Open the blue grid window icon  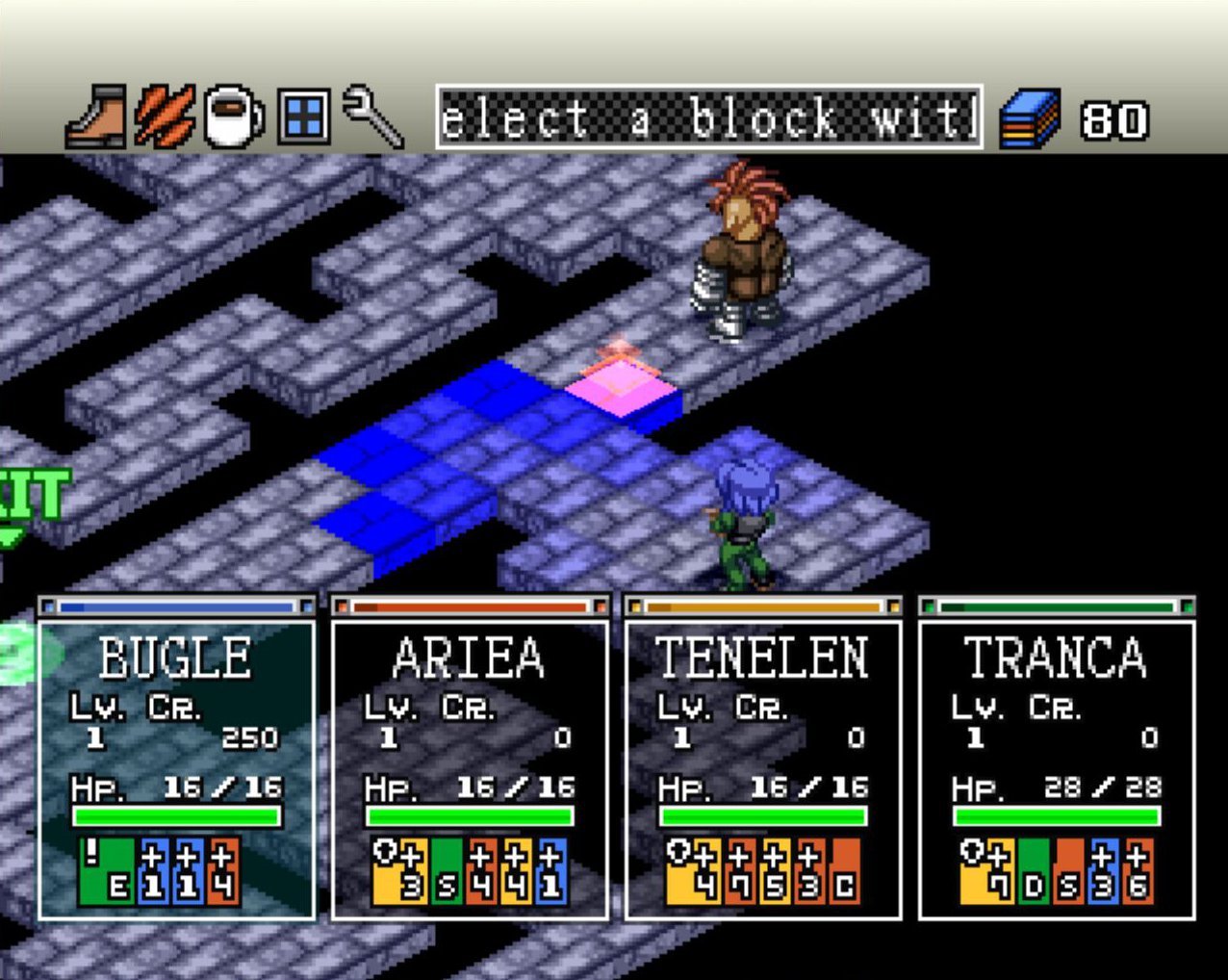(x=303, y=117)
